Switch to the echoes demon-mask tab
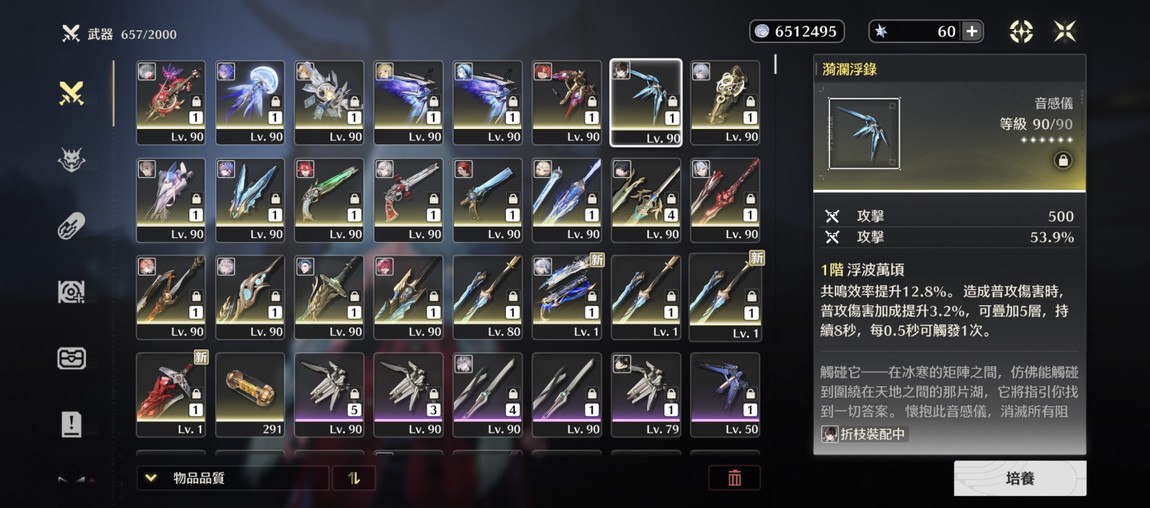 [x=71, y=160]
